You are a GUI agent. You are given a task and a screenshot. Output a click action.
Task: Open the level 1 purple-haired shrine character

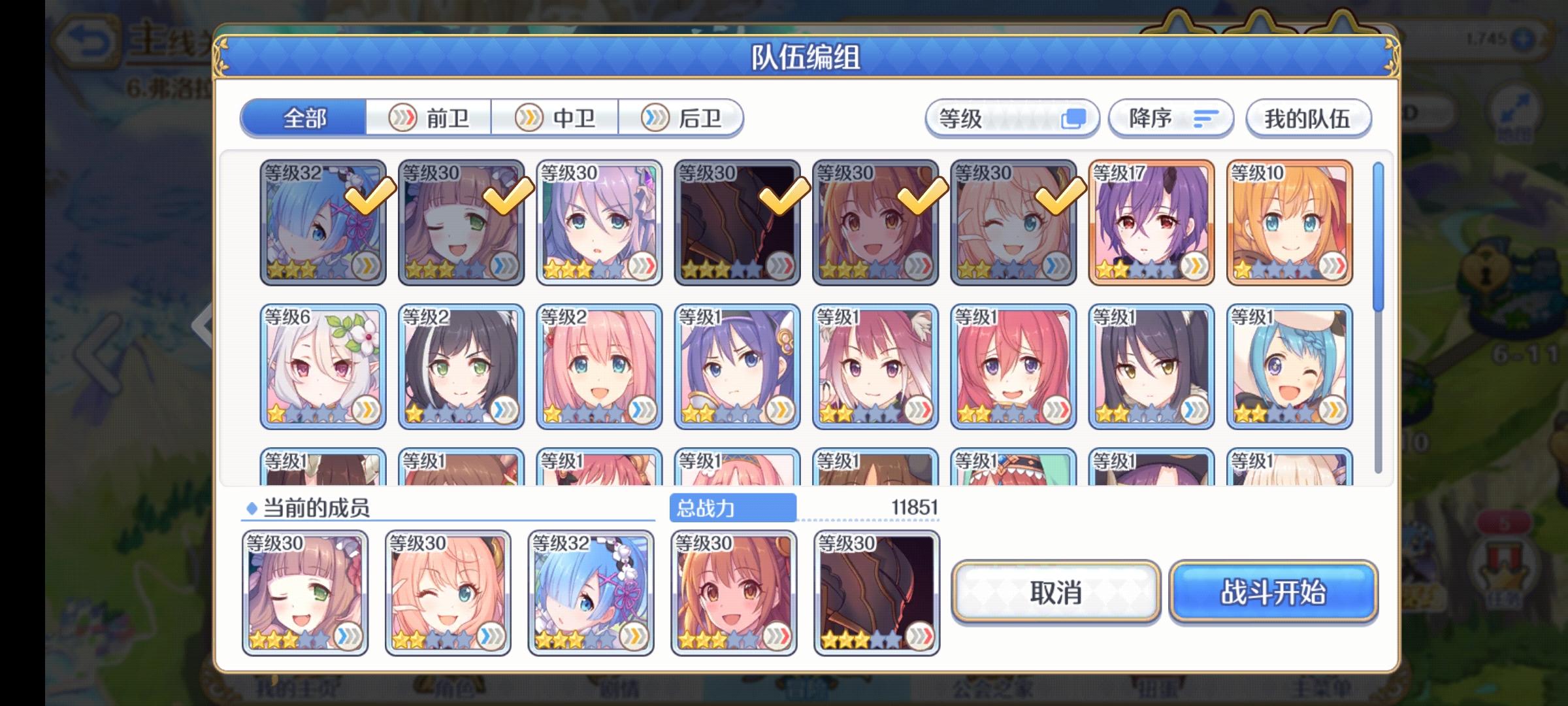737,366
